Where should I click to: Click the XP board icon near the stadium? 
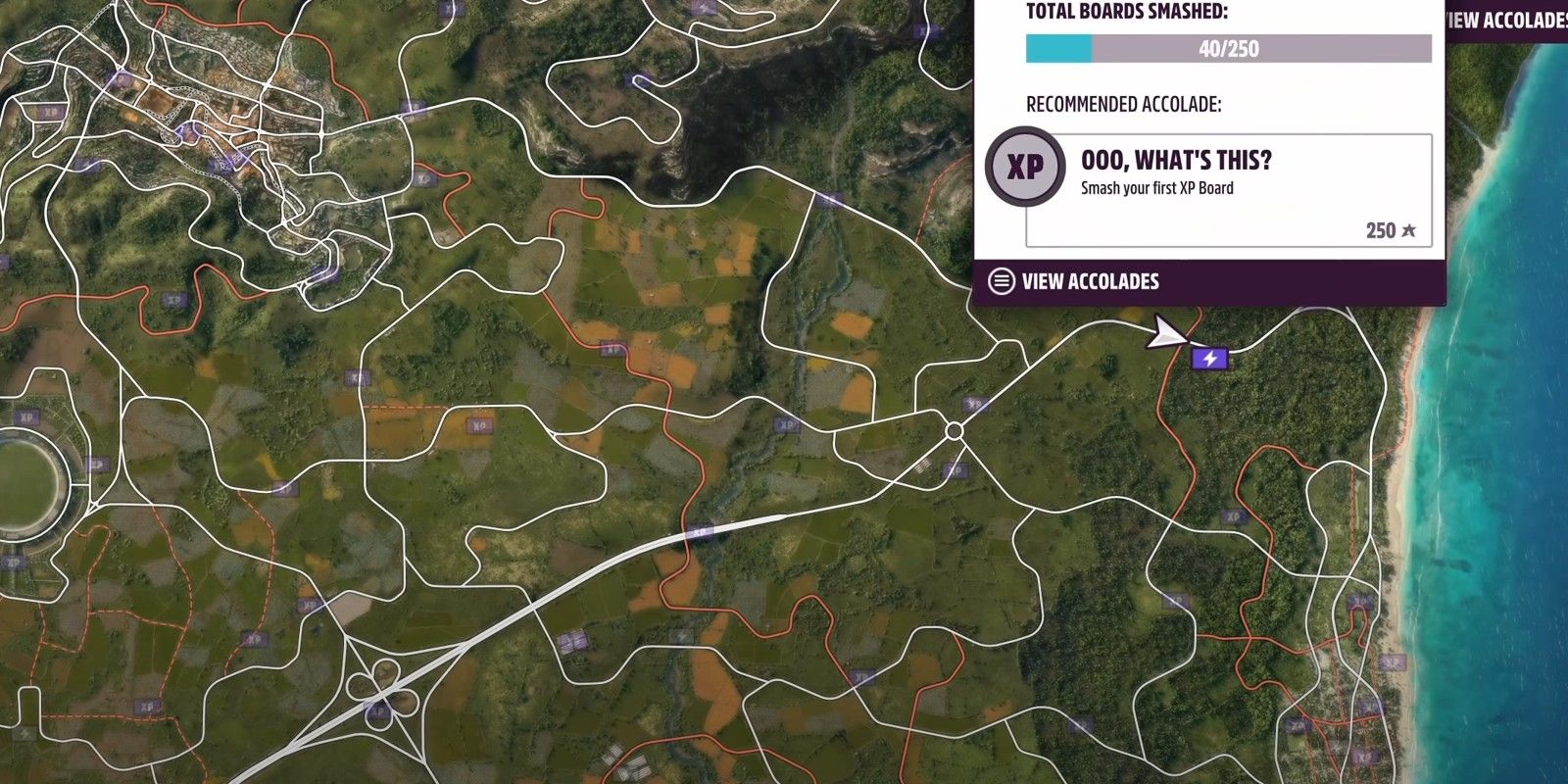[95, 462]
